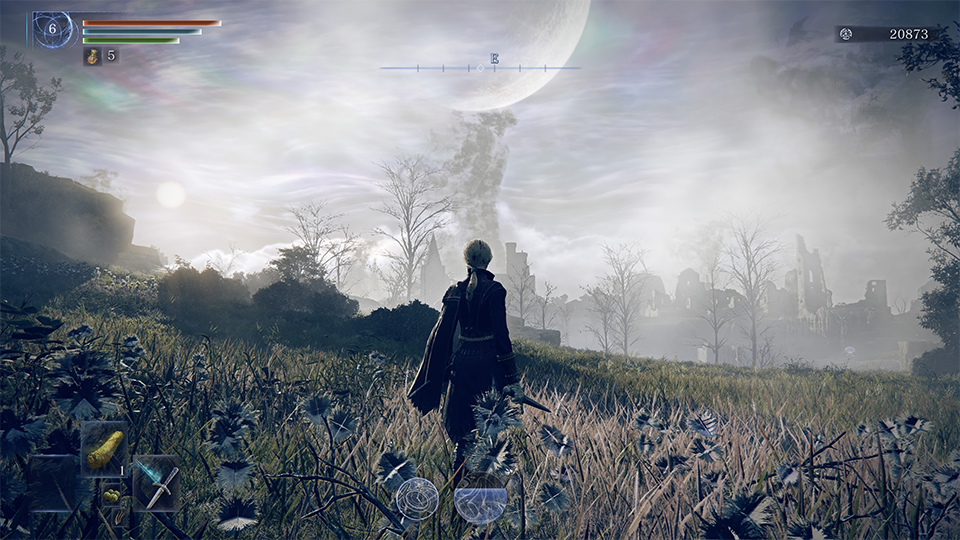Select the yellow larva item slot
The width and height of the screenshot is (960, 540).
coord(104,448)
